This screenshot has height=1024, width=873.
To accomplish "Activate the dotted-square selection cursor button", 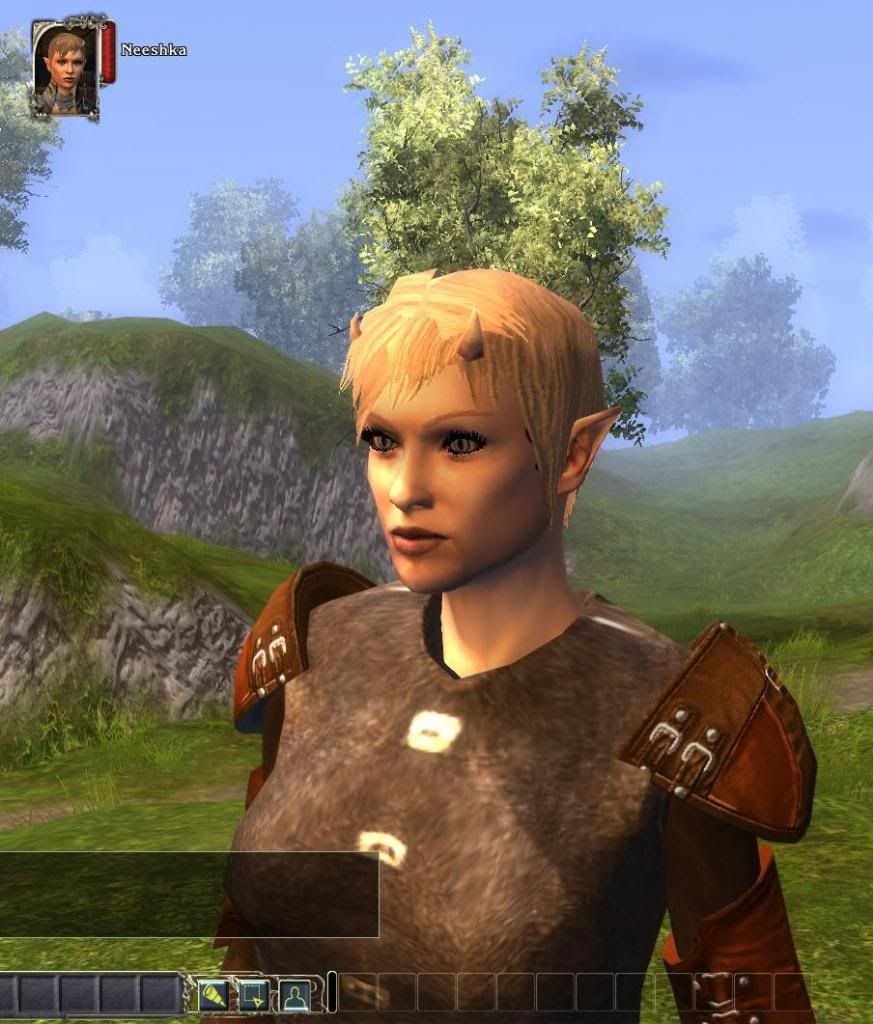I will 251,993.
